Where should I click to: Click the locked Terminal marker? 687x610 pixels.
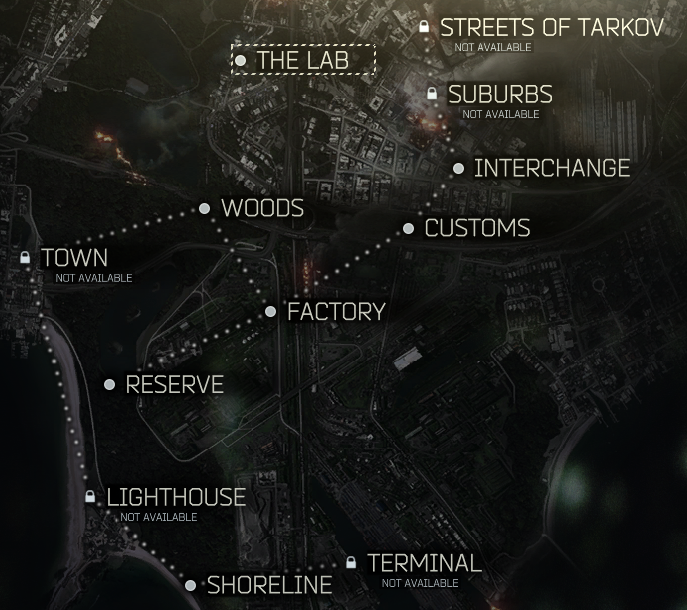click(x=423, y=563)
